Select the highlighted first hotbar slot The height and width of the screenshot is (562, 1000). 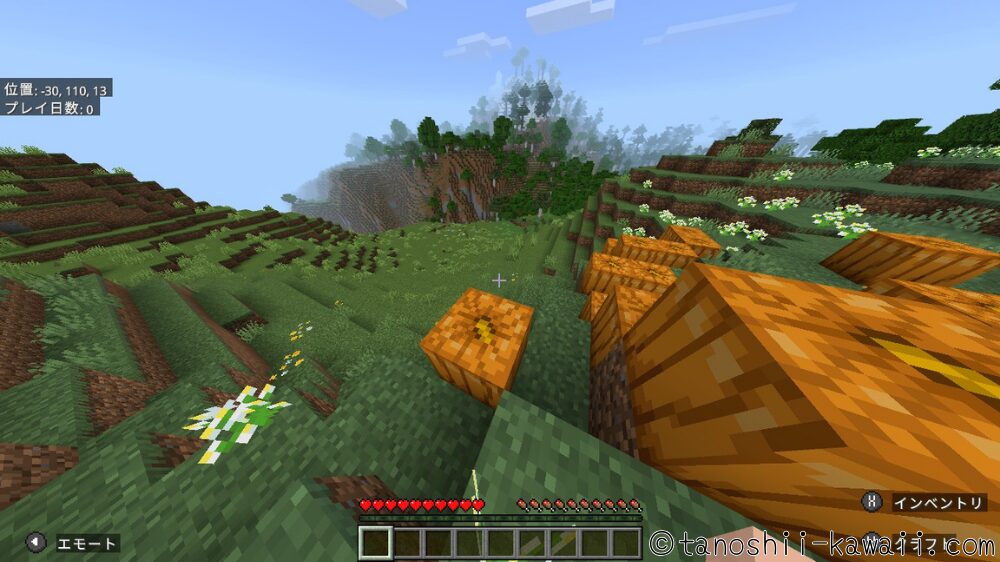(376, 542)
